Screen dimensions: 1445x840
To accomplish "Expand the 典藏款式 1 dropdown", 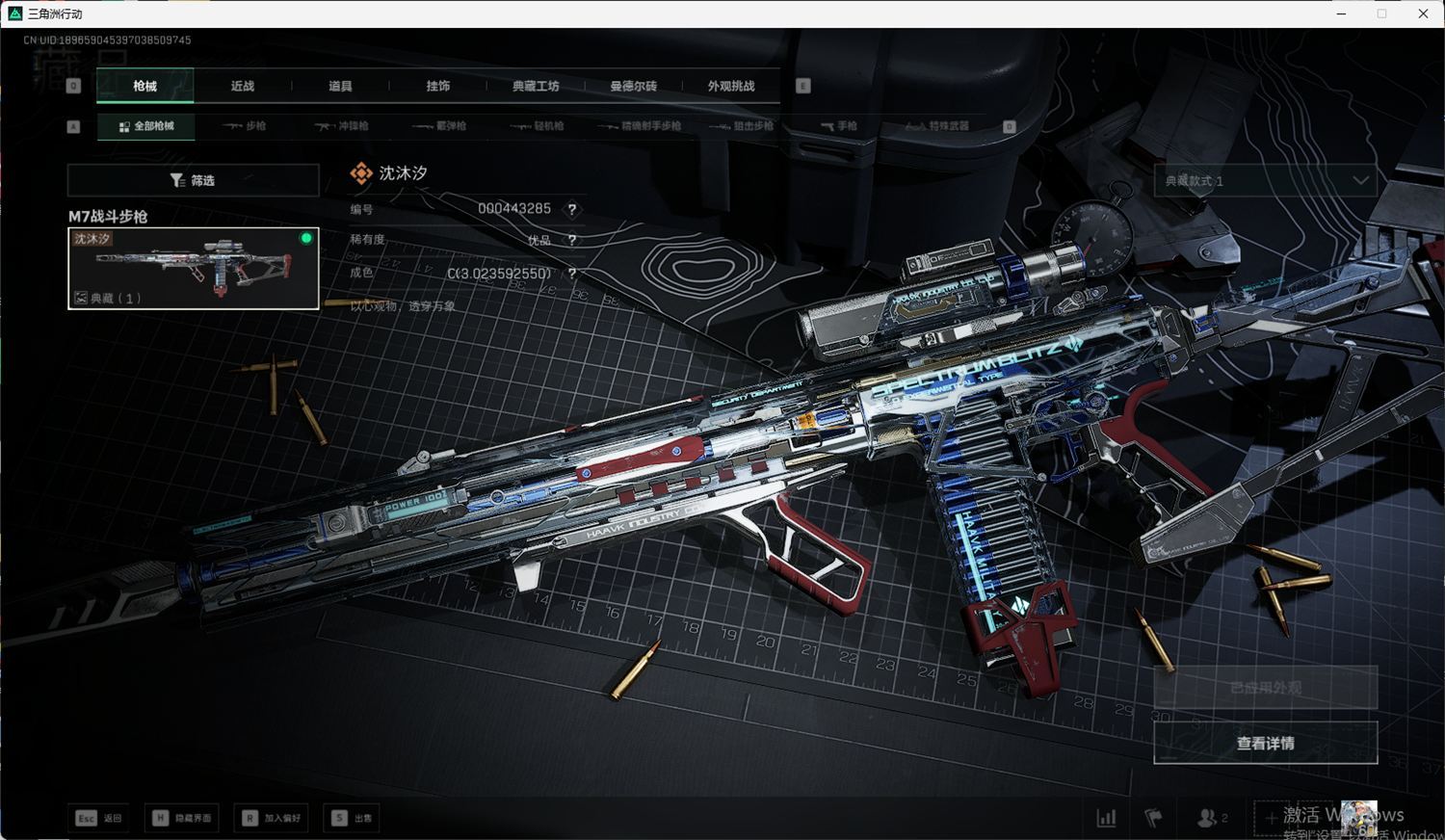I will [x=1265, y=180].
